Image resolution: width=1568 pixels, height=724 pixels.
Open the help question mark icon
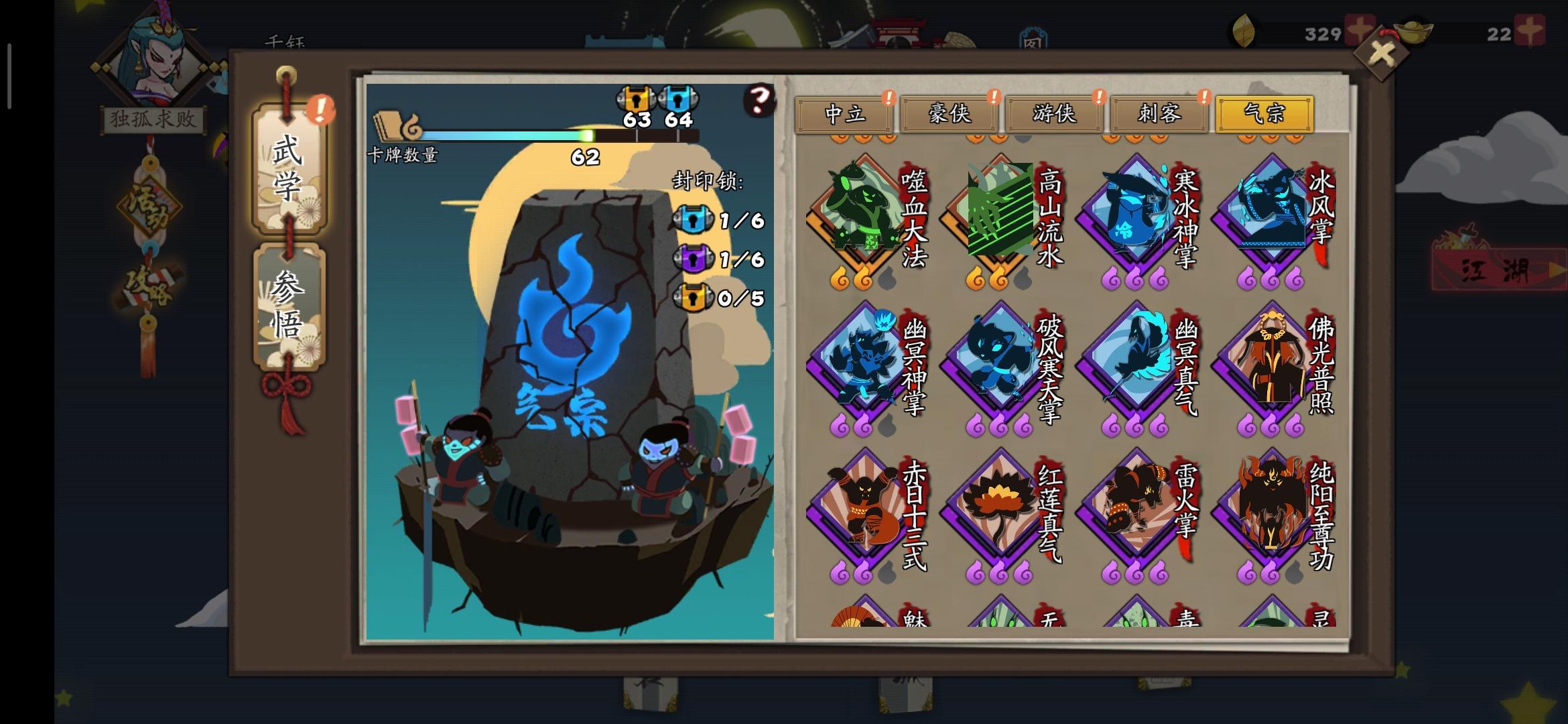758,101
